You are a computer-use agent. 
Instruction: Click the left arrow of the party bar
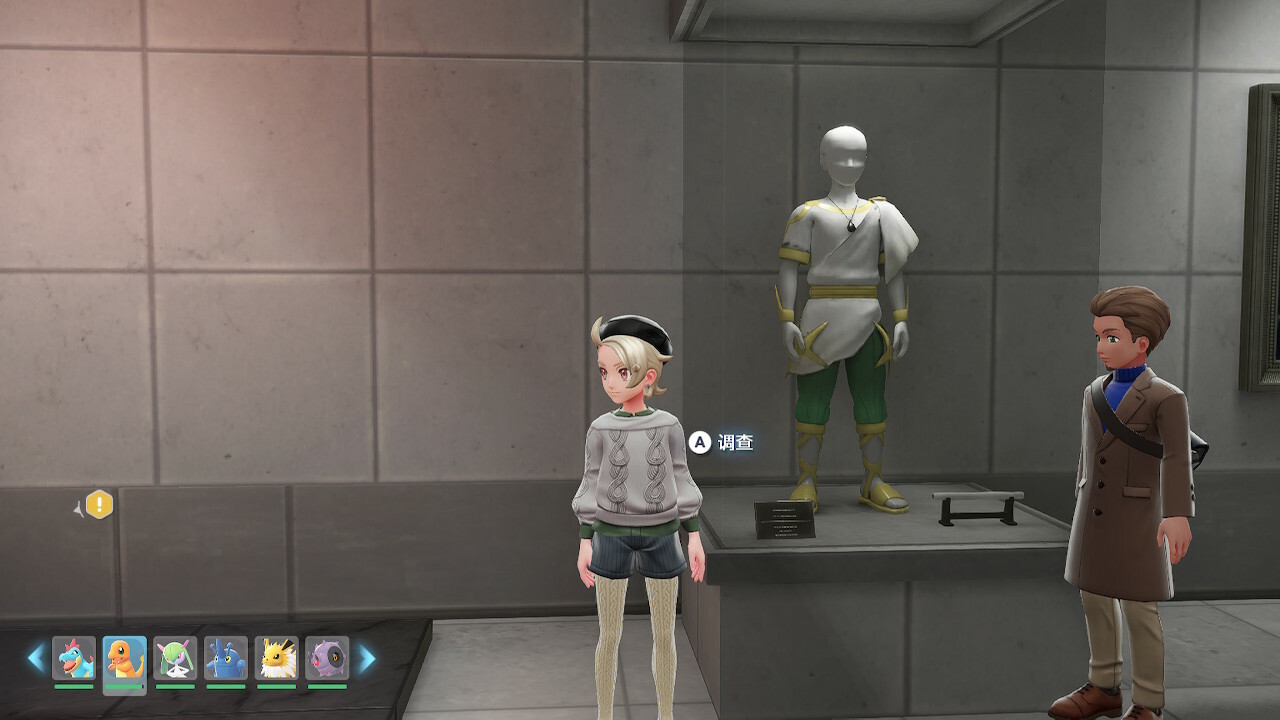pyautogui.click(x=36, y=658)
